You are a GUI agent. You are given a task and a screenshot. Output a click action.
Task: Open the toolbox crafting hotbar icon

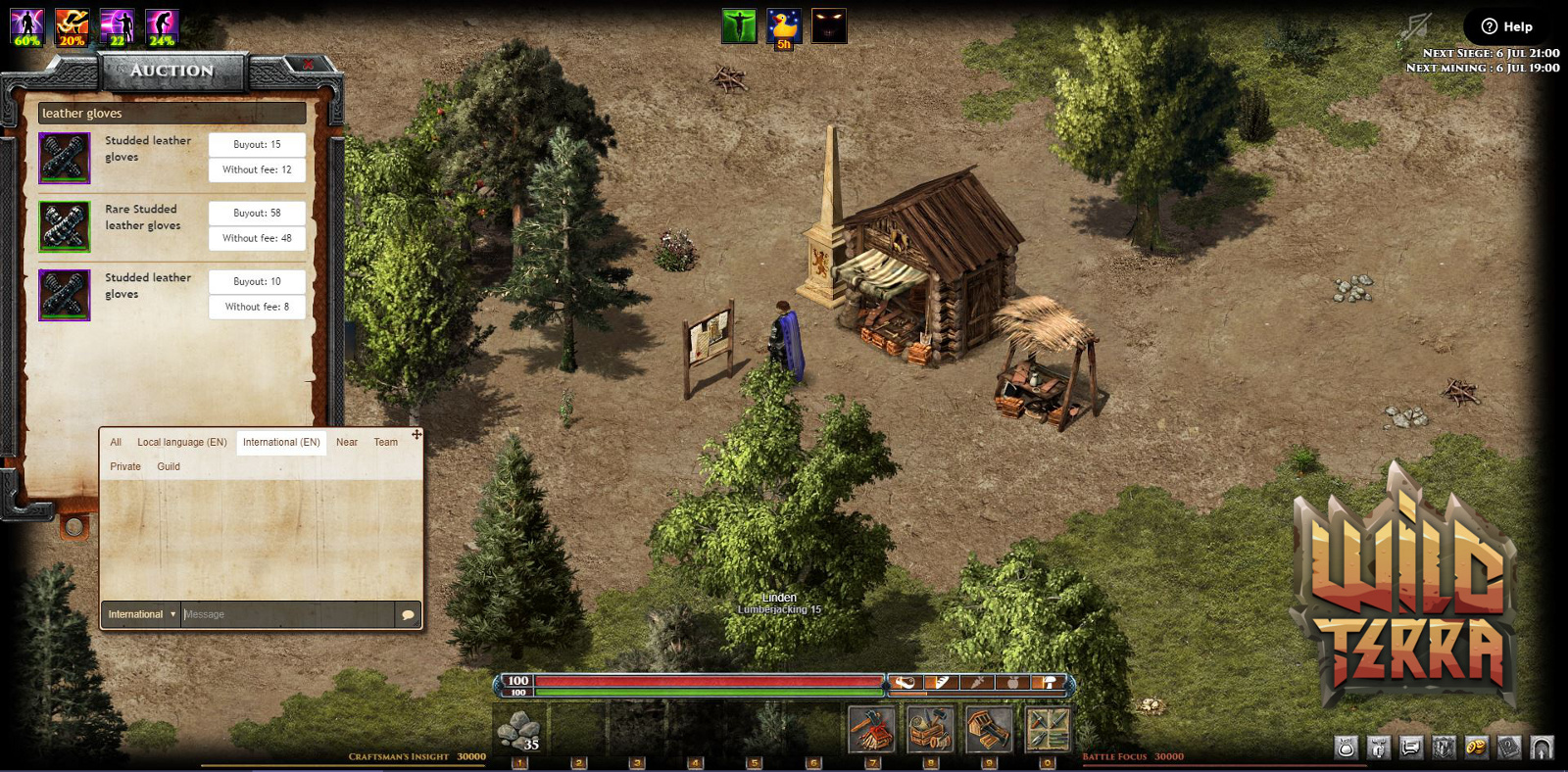click(930, 730)
